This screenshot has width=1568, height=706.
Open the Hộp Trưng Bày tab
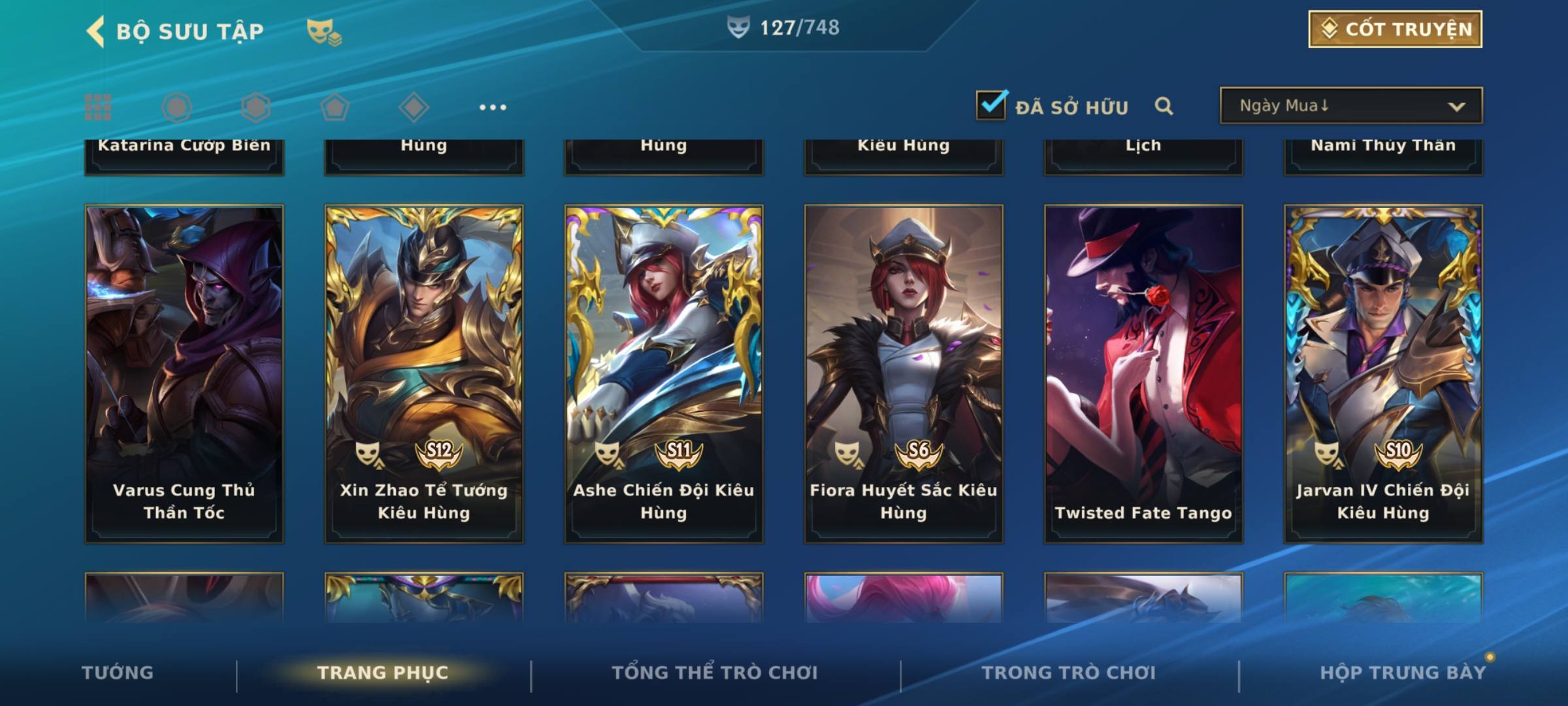pos(1403,673)
